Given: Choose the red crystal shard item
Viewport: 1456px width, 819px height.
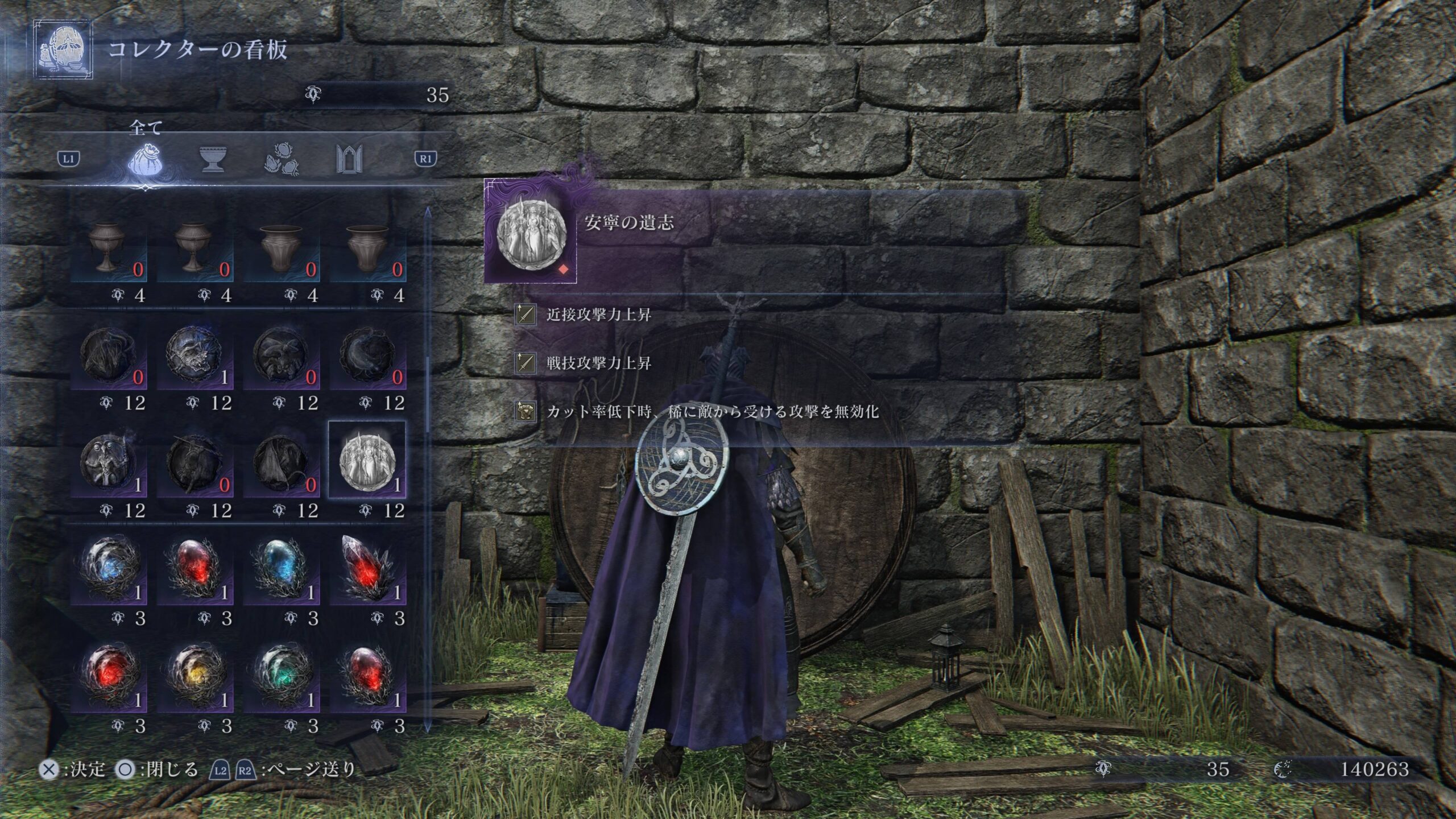Looking at the screenshot, I should tap(367, 570).
